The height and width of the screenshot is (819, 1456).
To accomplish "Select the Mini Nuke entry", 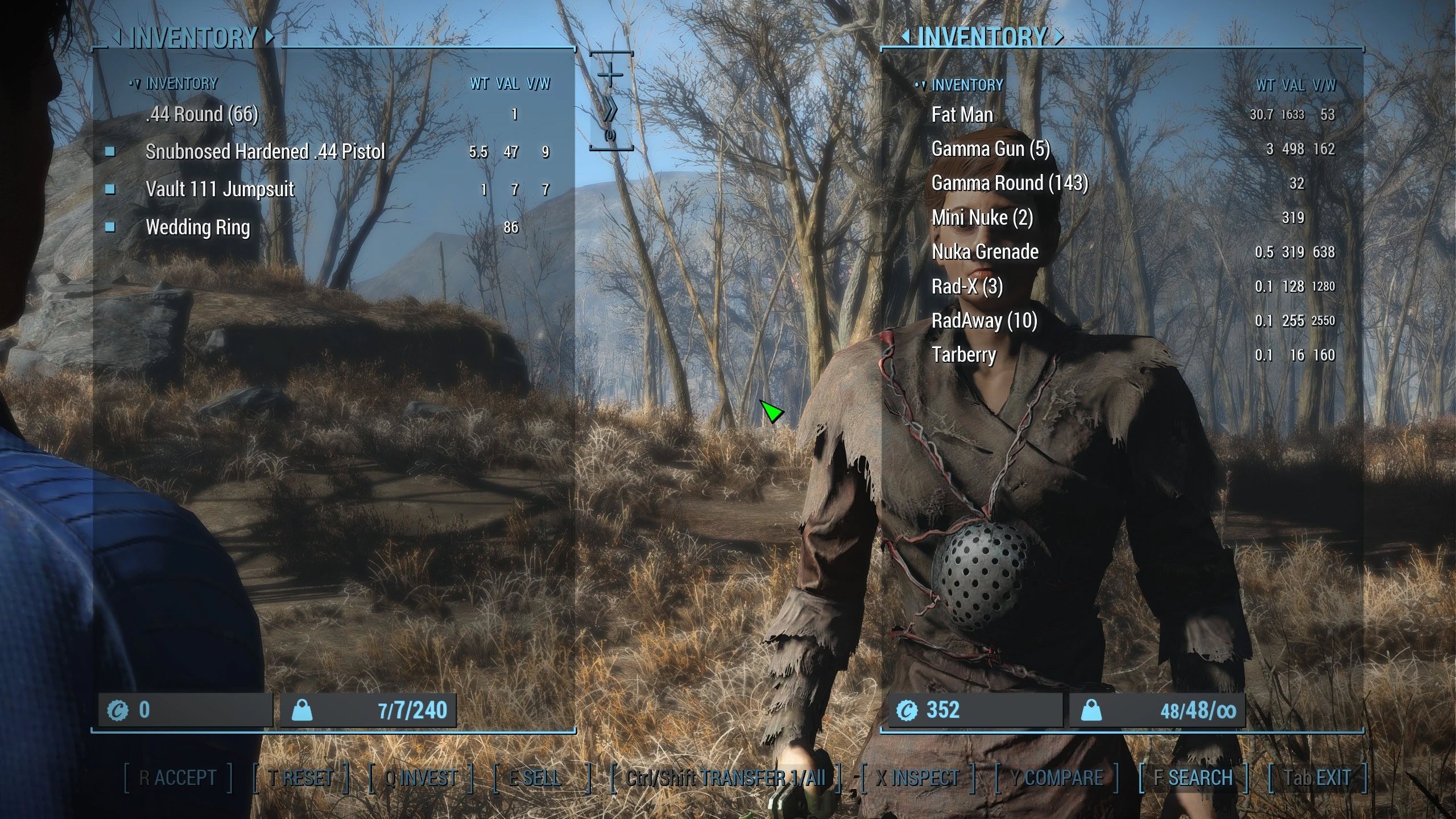I will 982,218.
